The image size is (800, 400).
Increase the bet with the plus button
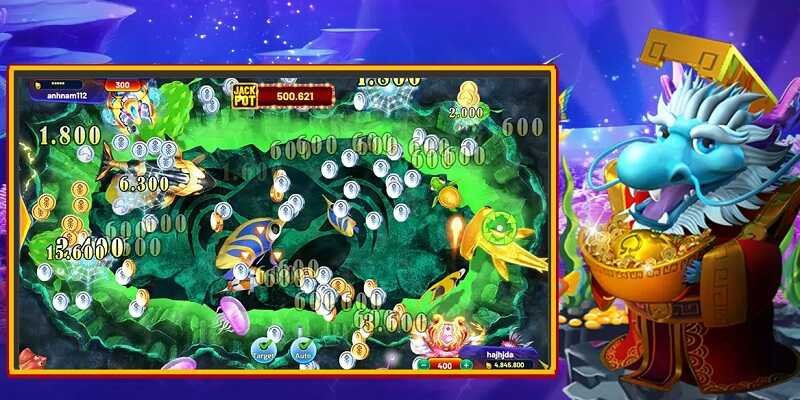tap(466, 365)
